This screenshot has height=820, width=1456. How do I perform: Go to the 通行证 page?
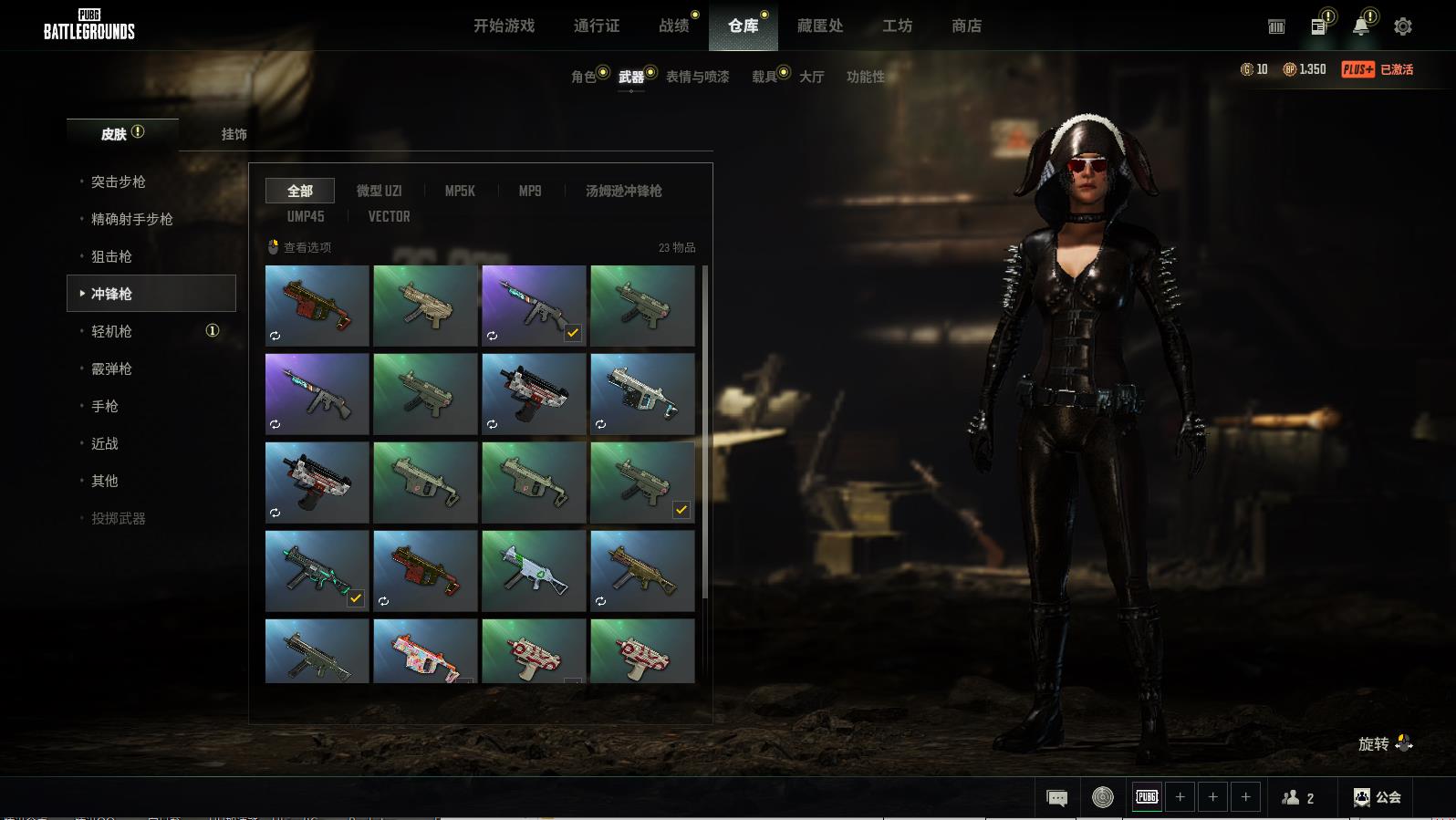(597, 26)
